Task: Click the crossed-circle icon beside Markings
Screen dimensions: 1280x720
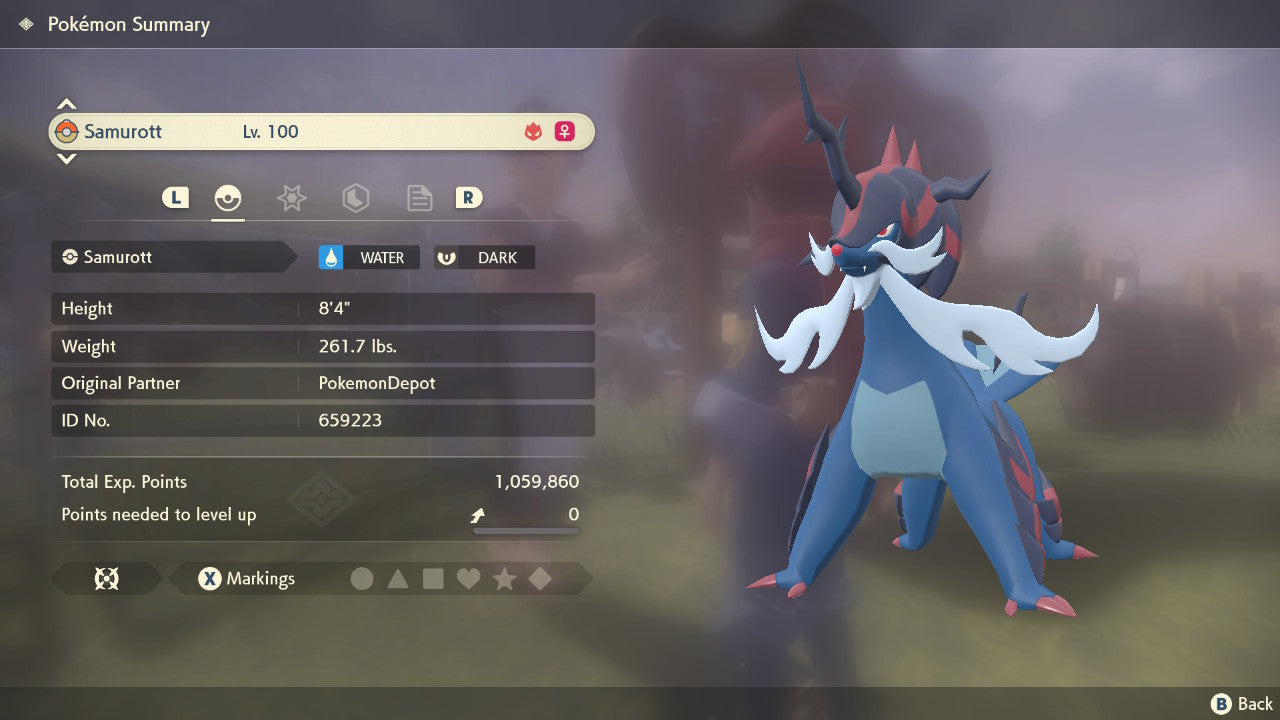Action: [107, 579]
